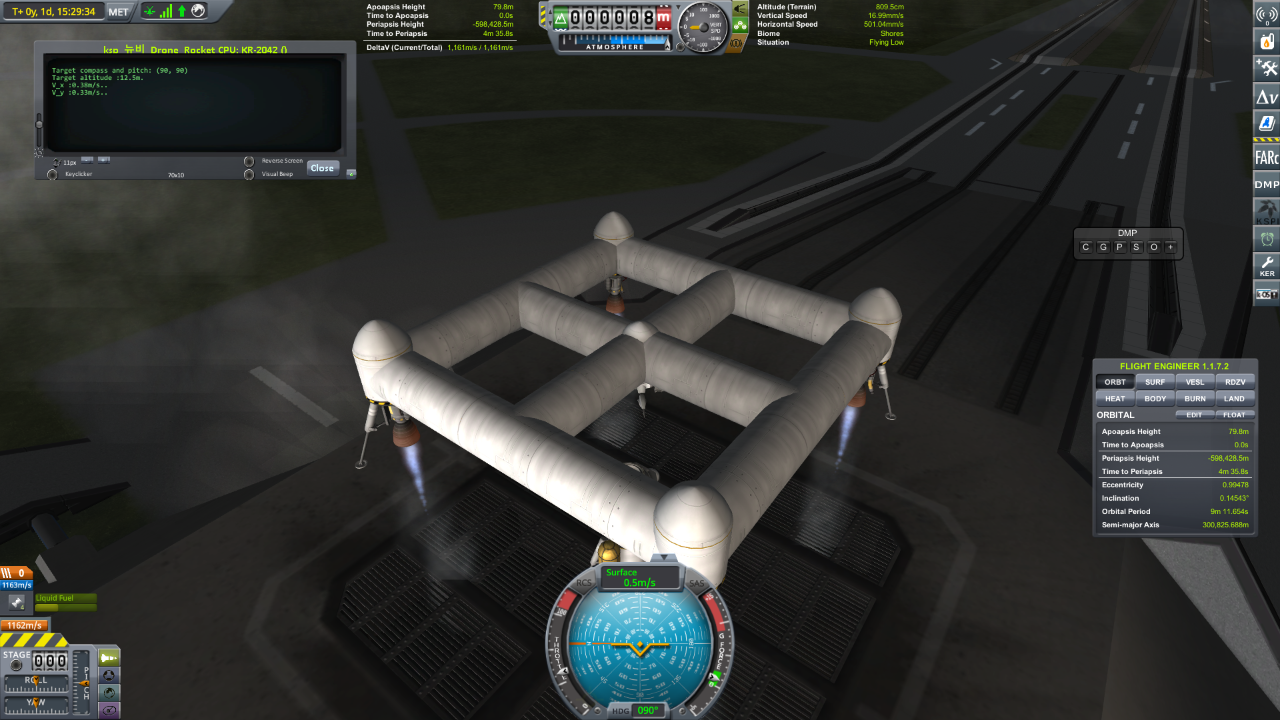Open the FAR toolbar button
This screenshot has width=1280, height=720.
[x=1267, y=156]
